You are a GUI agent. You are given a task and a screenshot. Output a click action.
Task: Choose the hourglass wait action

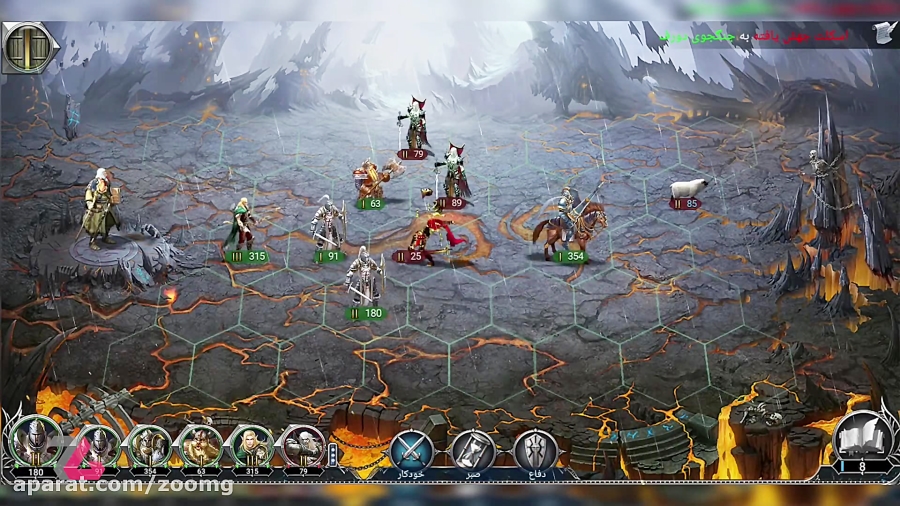pyautogui.click(x=473, y=448)
